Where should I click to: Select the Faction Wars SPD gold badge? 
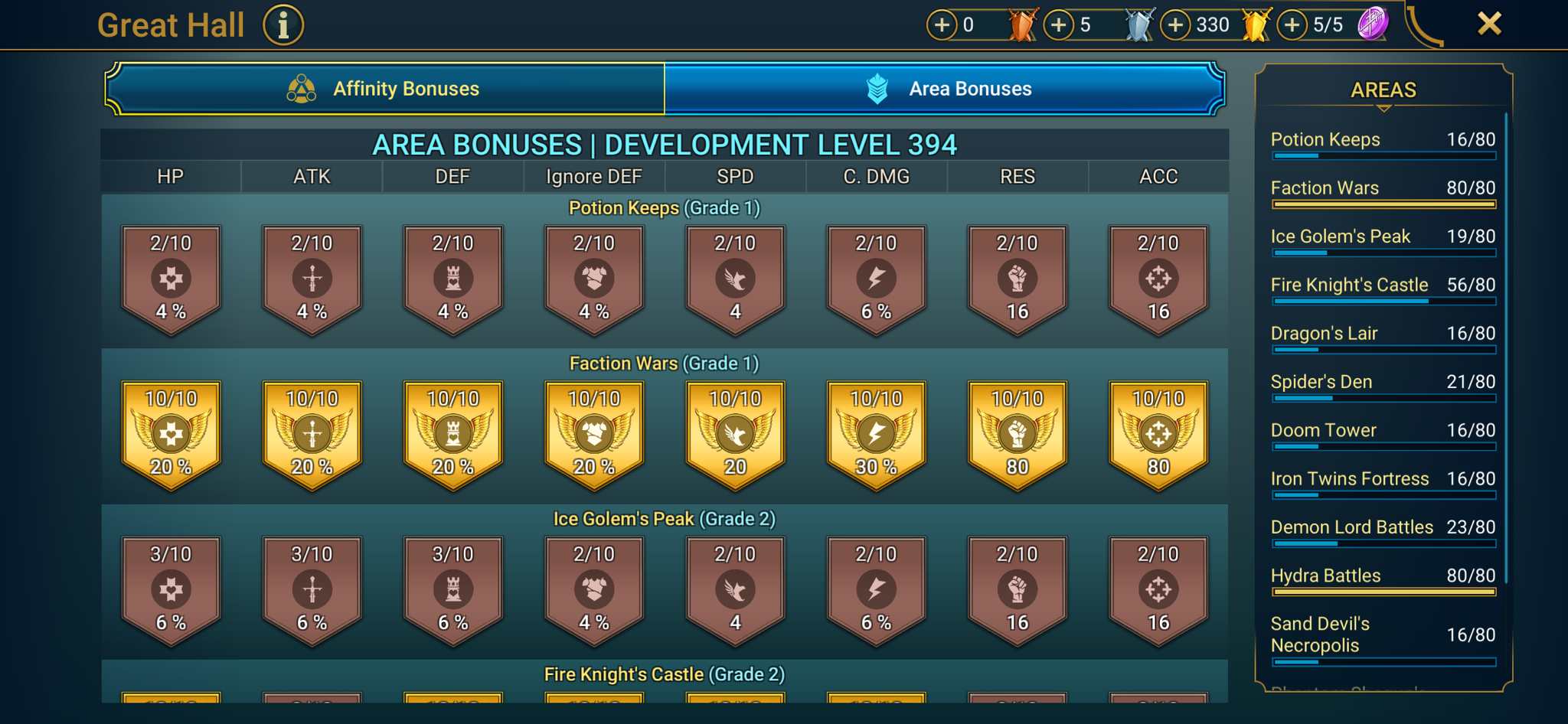click(734, 432)
